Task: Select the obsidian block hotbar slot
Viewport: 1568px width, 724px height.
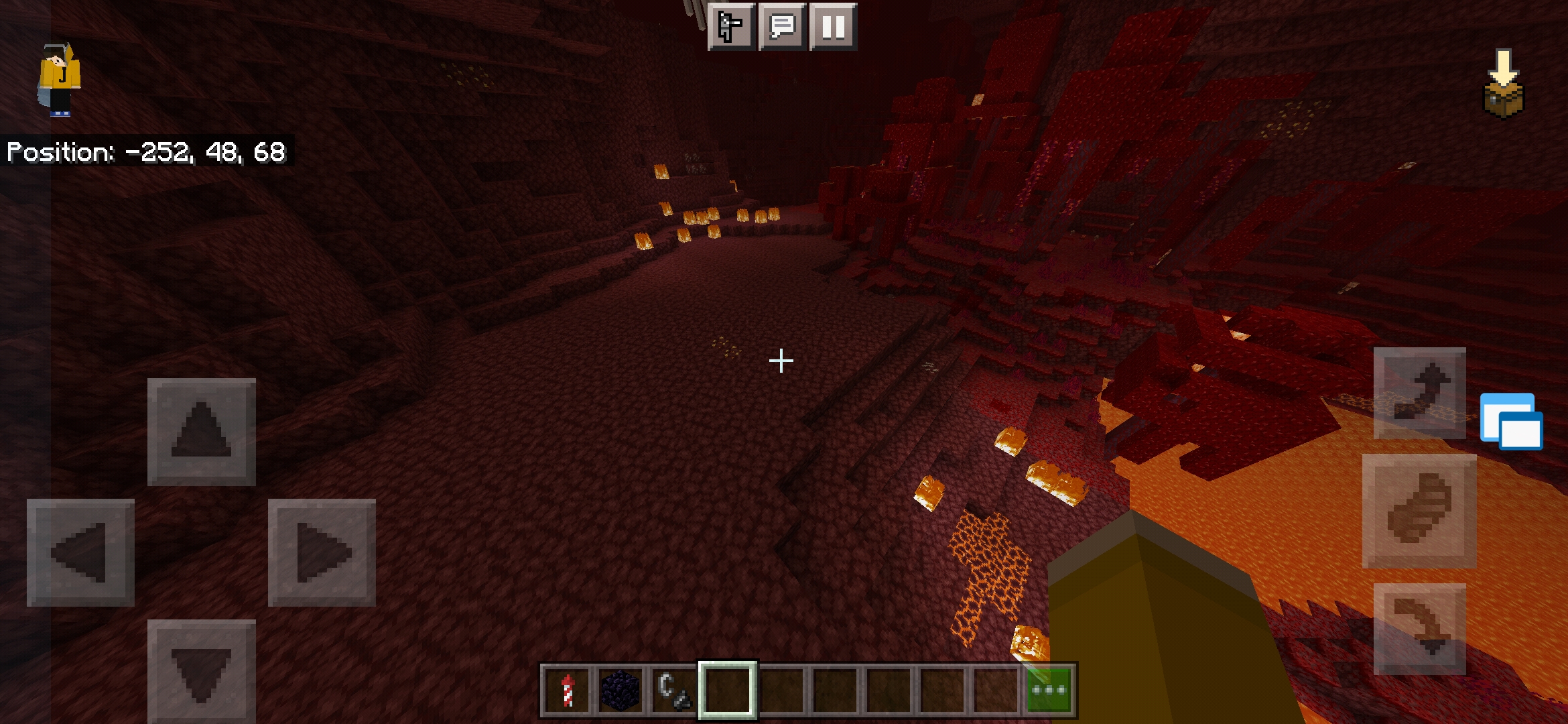Action: pyautogui.click(x=620, y=690)
